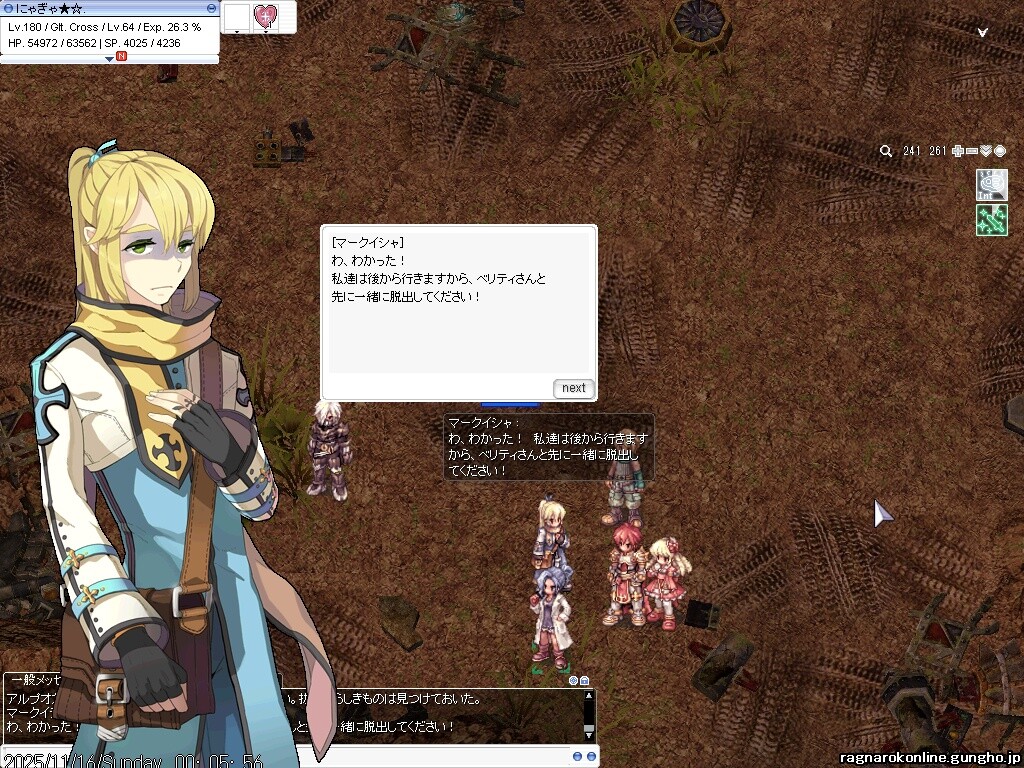Click the chat window lock icon
1024x768 pixels.
pyautogui.click(x=585, y=681)
